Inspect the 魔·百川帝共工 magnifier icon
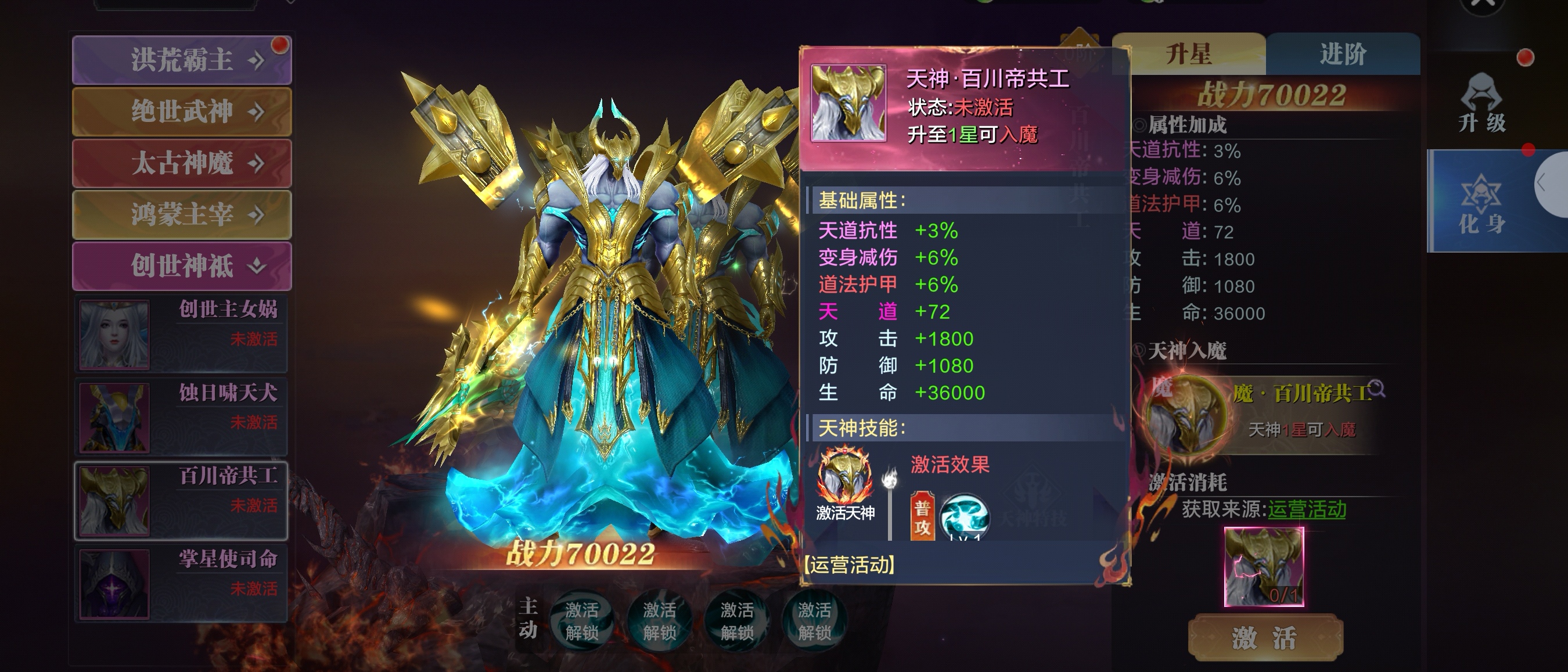The height and width of the screenshot is (672, 1568). [1378, 389]
